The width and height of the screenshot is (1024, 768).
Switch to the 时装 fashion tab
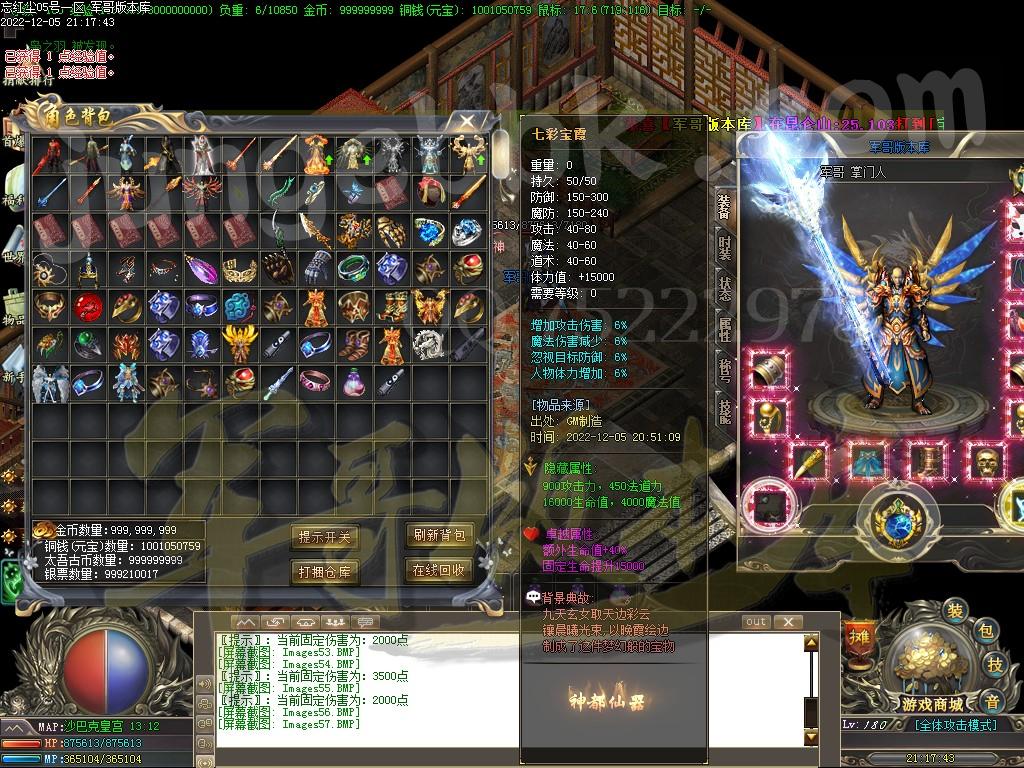[725, 247]
